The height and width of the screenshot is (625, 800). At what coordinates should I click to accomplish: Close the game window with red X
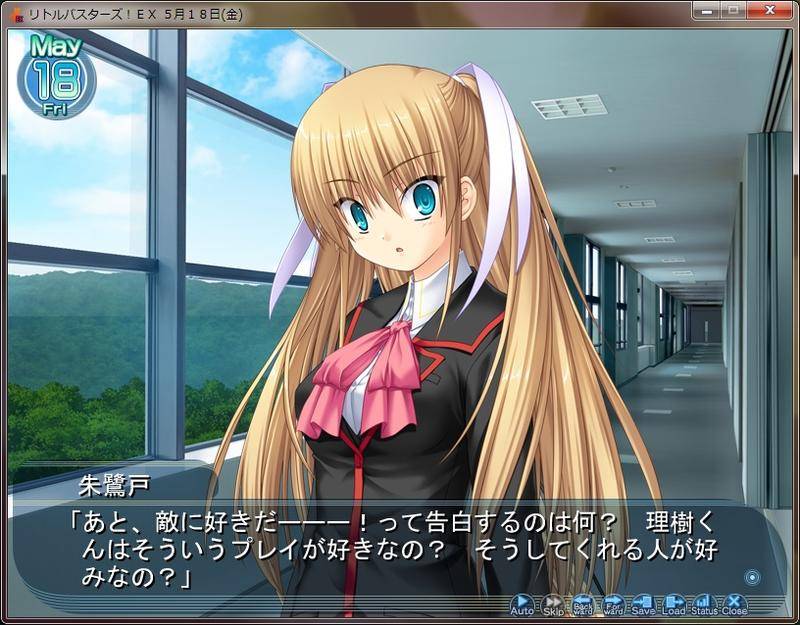pyautogui.click(x=771, y=12)
